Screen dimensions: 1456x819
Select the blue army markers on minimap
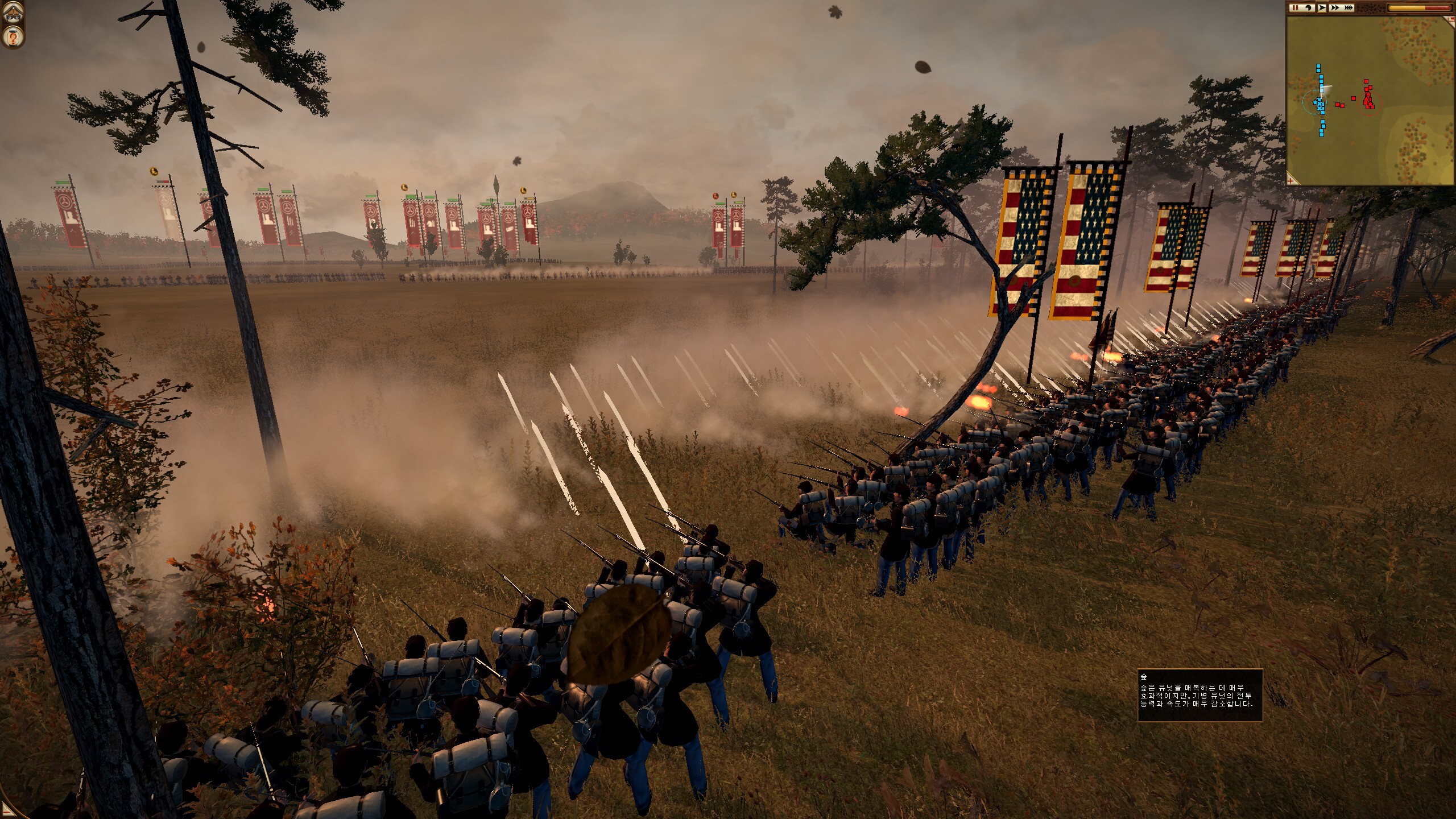[x=1319, y=104]
